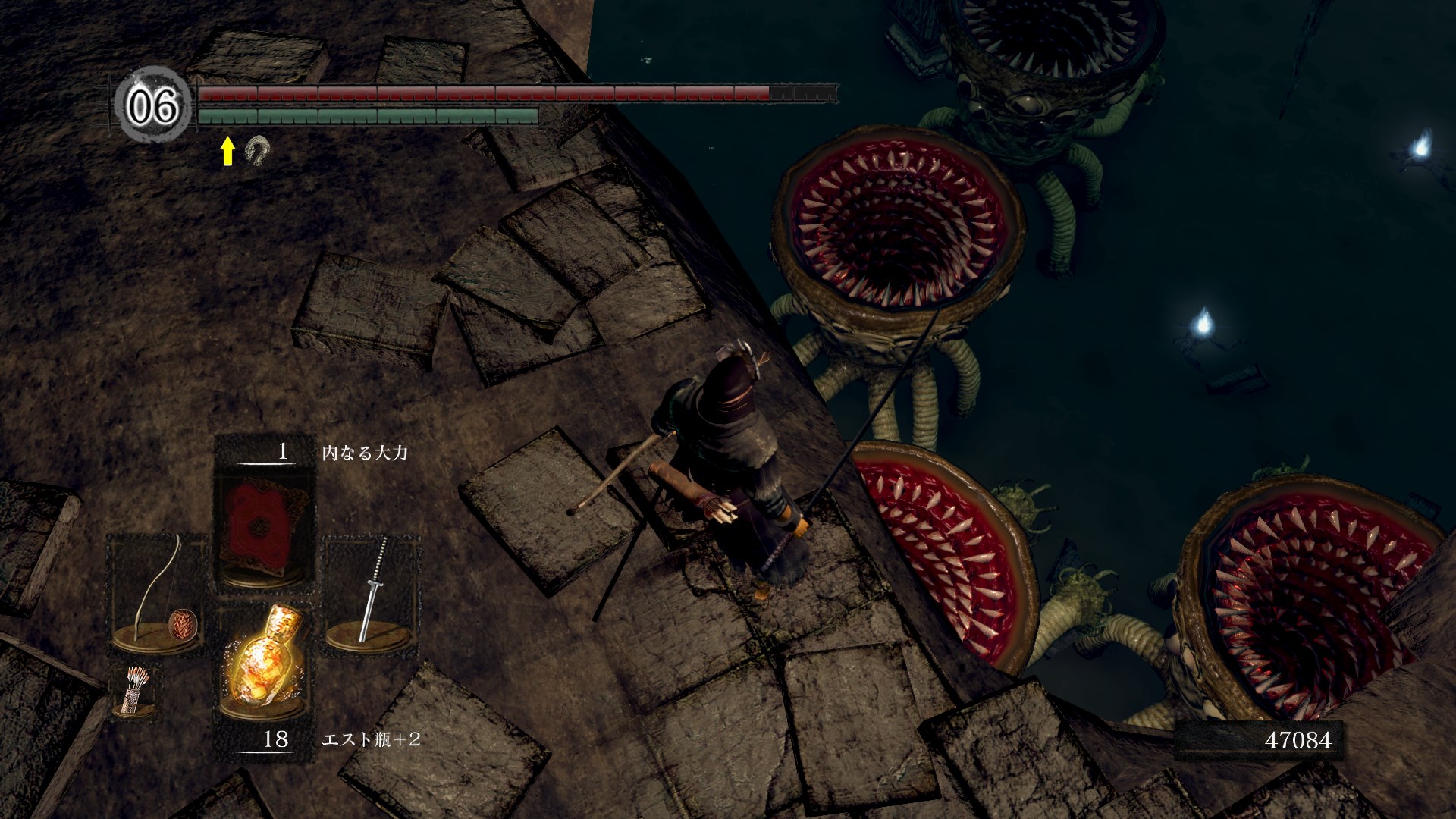Click the arrow quiver ammo slot
The width and height of the screenshot is (1456, 819).
135,690
